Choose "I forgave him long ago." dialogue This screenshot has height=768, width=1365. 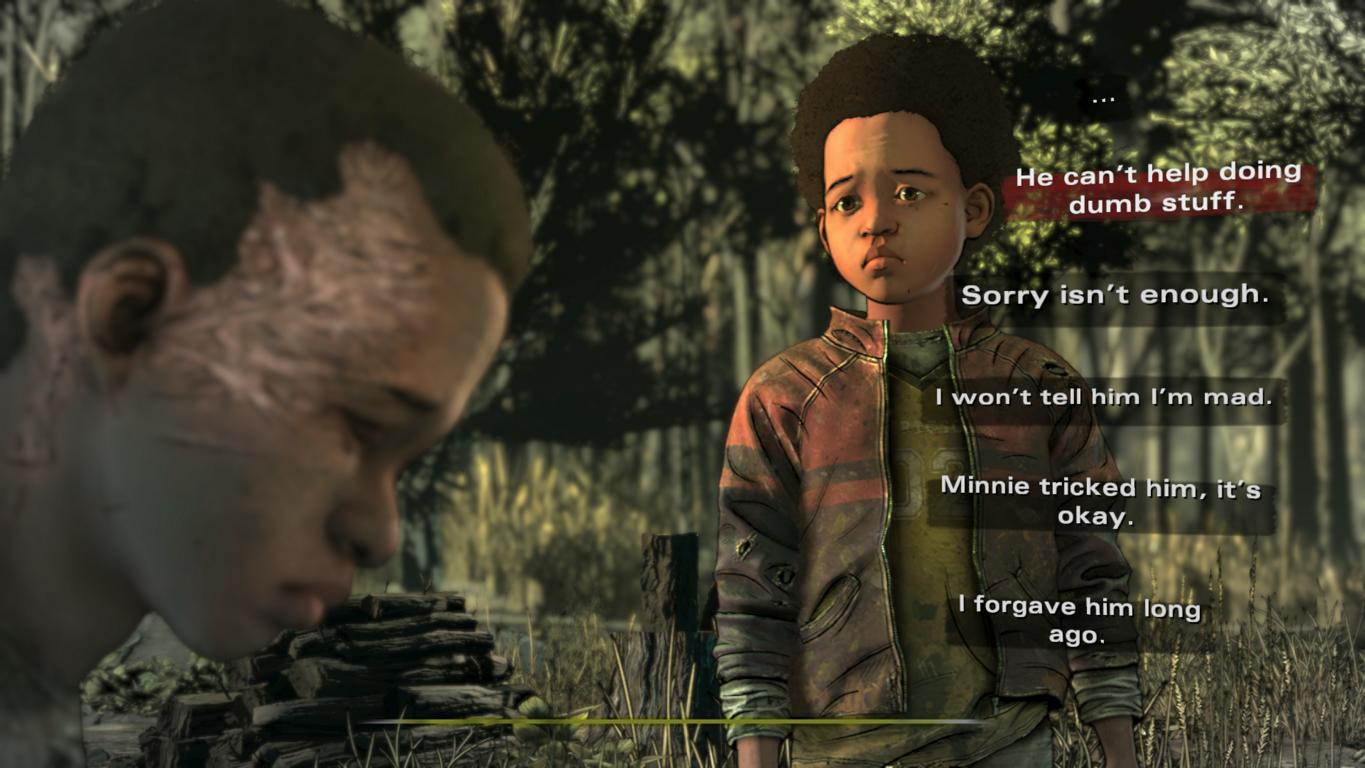coord(1078,619)
